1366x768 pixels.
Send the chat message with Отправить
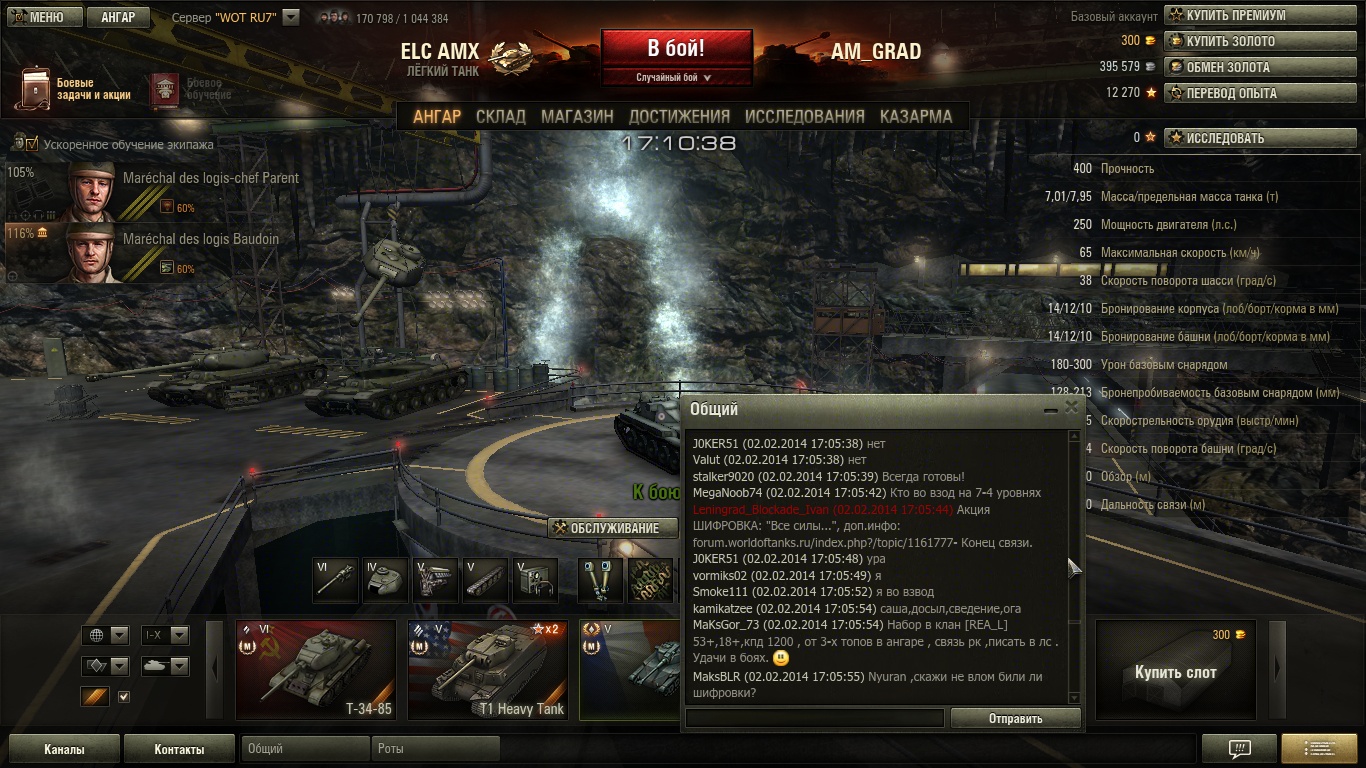[1015, 718]
